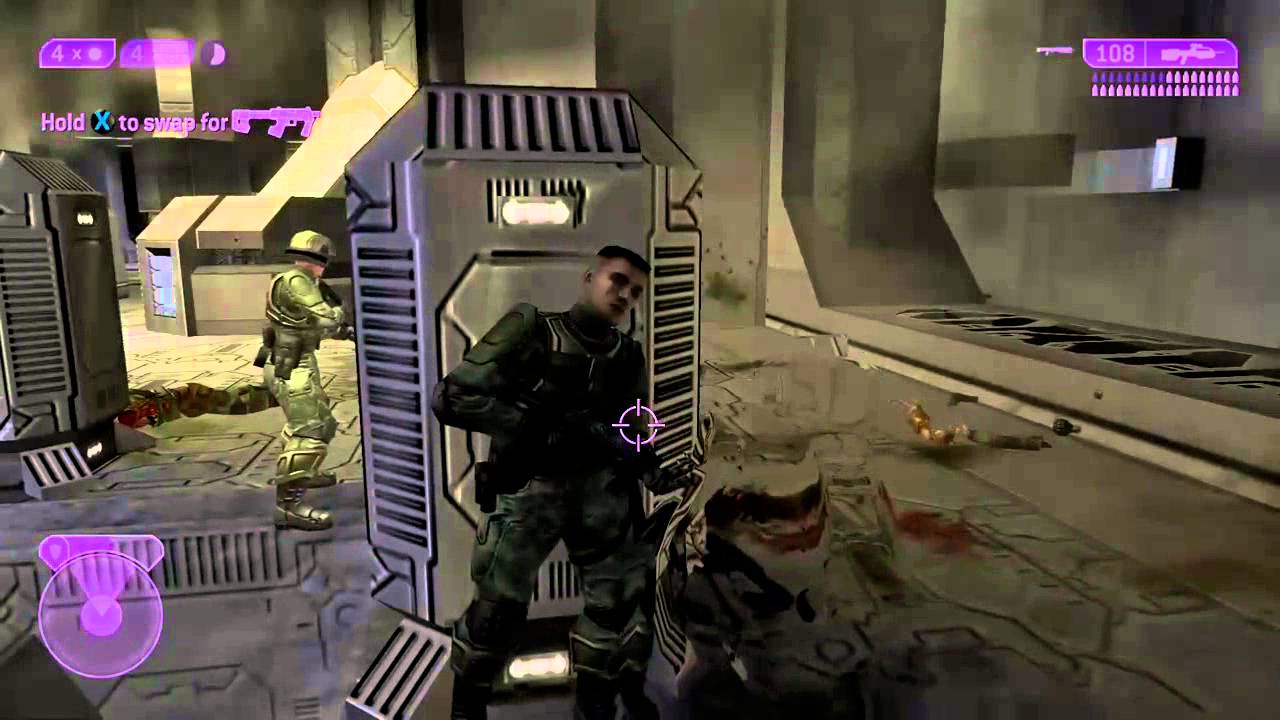
Task: Expand the ammo counter readout panel
Action: (1115, 52)
